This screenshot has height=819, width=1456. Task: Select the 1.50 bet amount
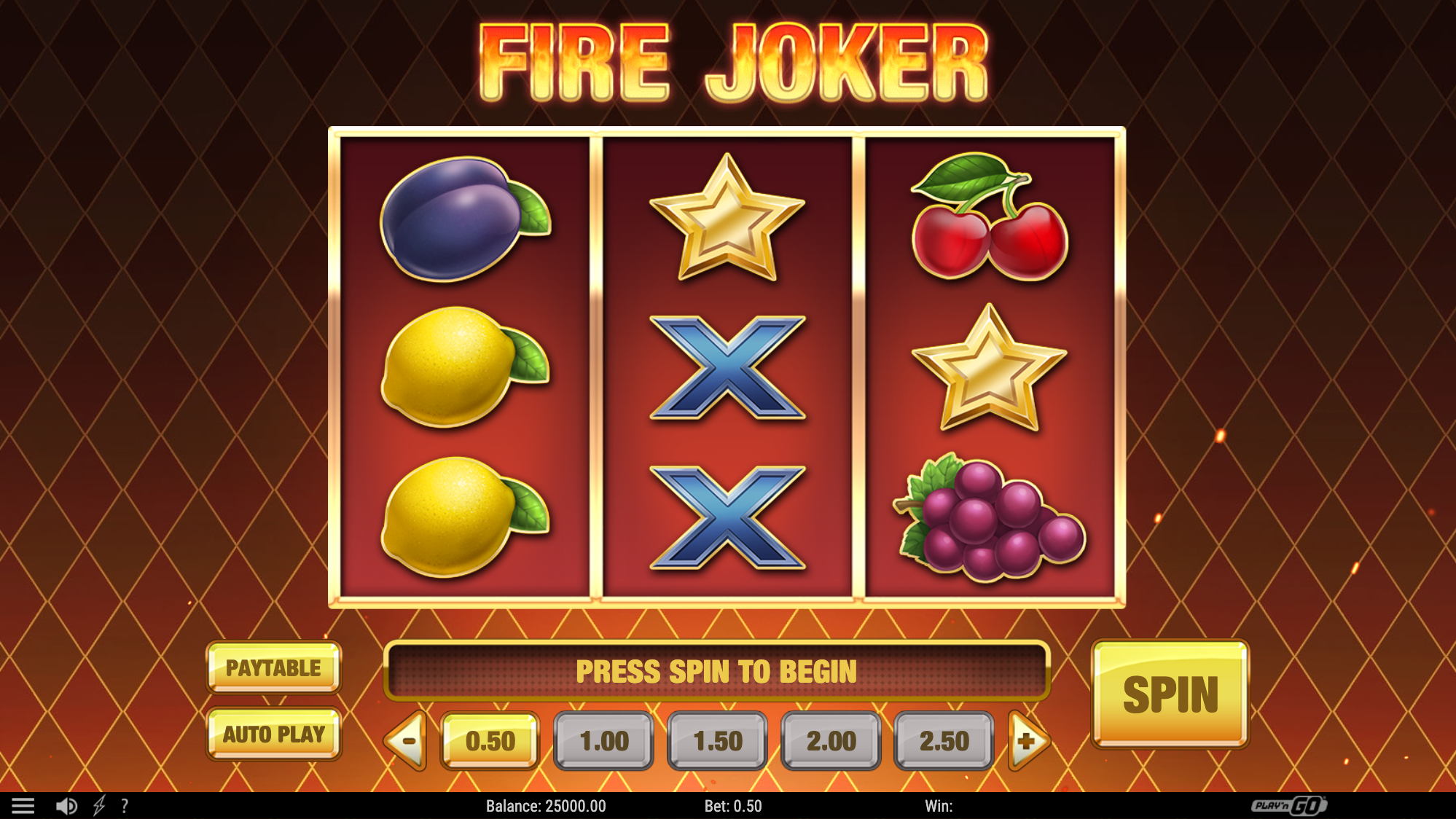(716, 740)
